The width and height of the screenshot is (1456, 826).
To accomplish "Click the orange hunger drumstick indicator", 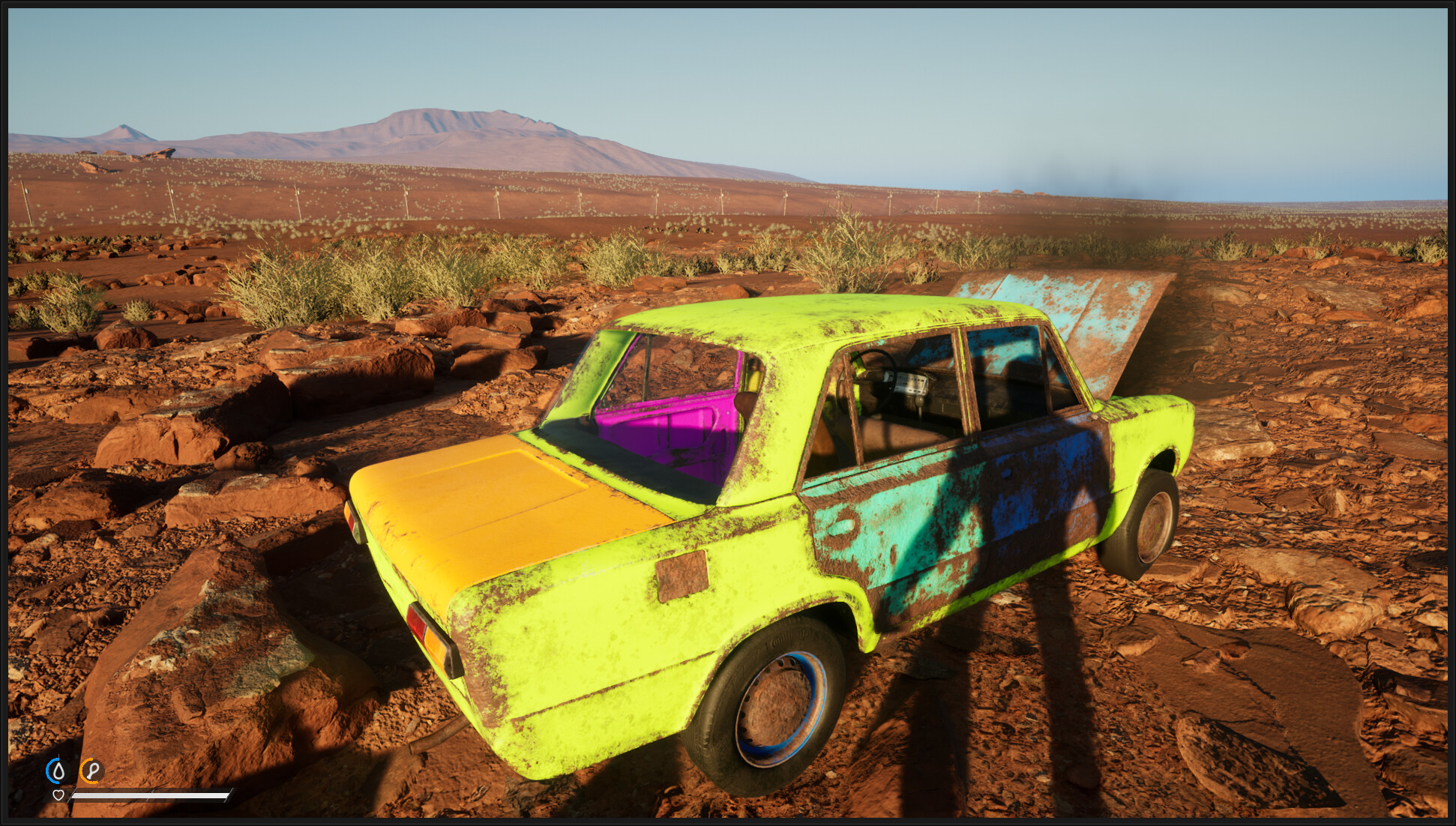I will coord(91,769).
